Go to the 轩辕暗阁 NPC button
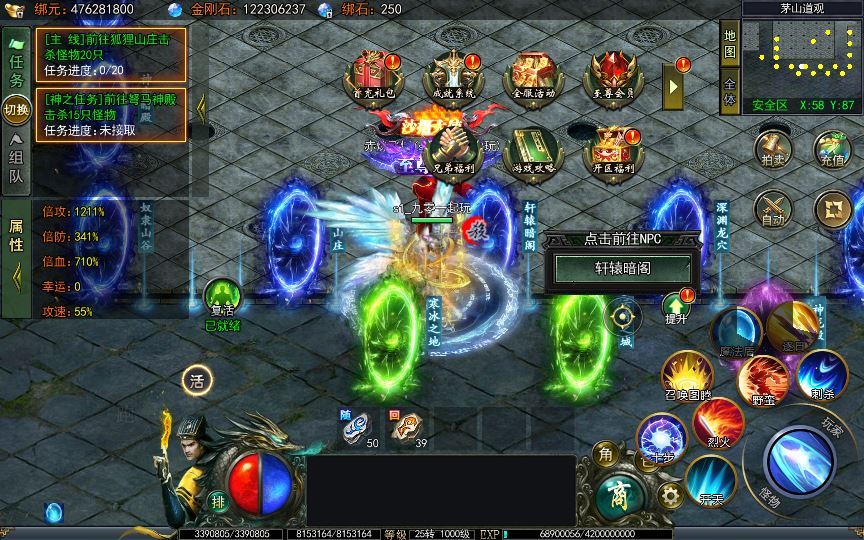864x540 pixels. pyautogui.click(x=623, y=268)
